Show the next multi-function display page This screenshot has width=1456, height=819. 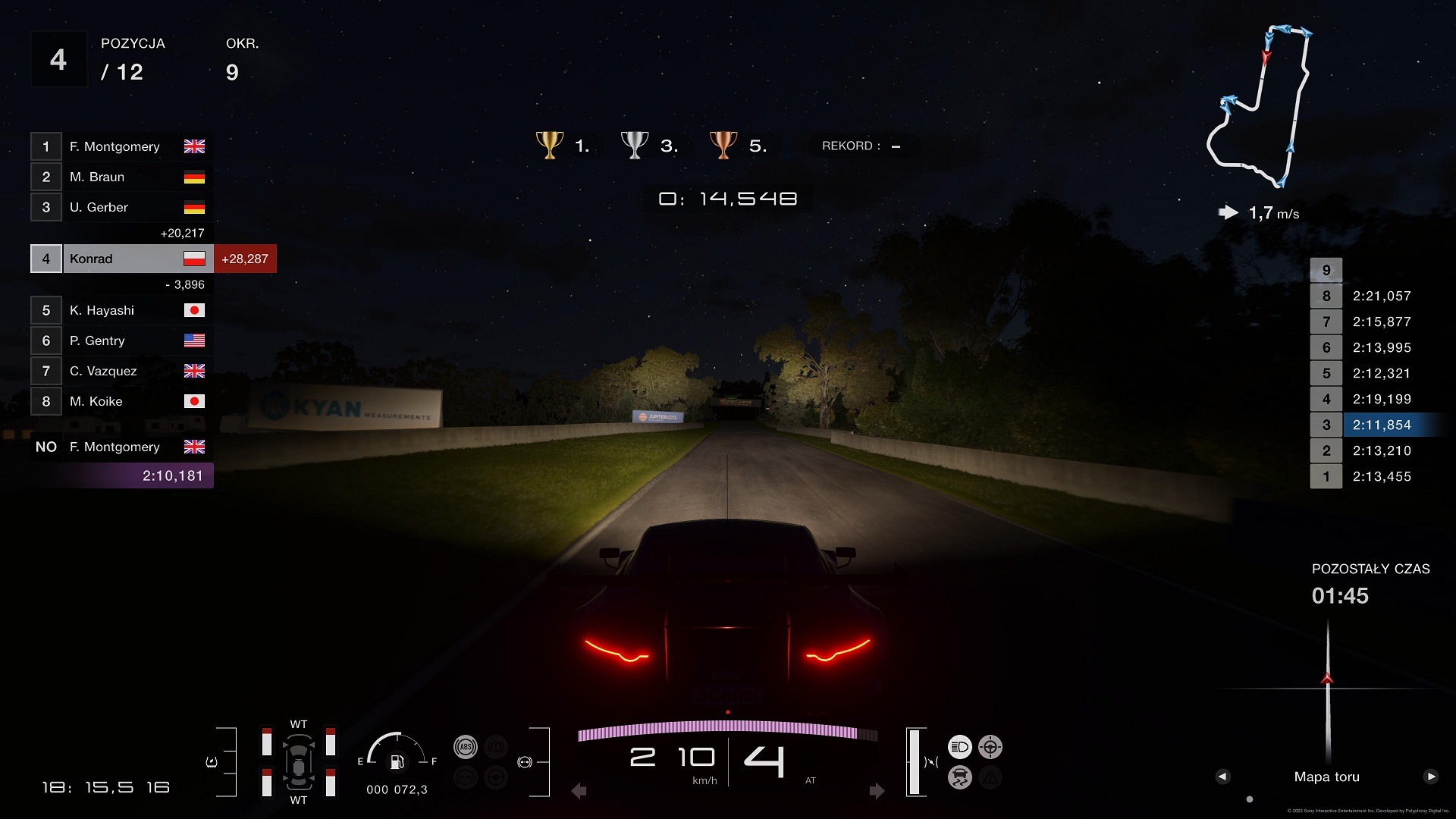tap(1431, 777)
